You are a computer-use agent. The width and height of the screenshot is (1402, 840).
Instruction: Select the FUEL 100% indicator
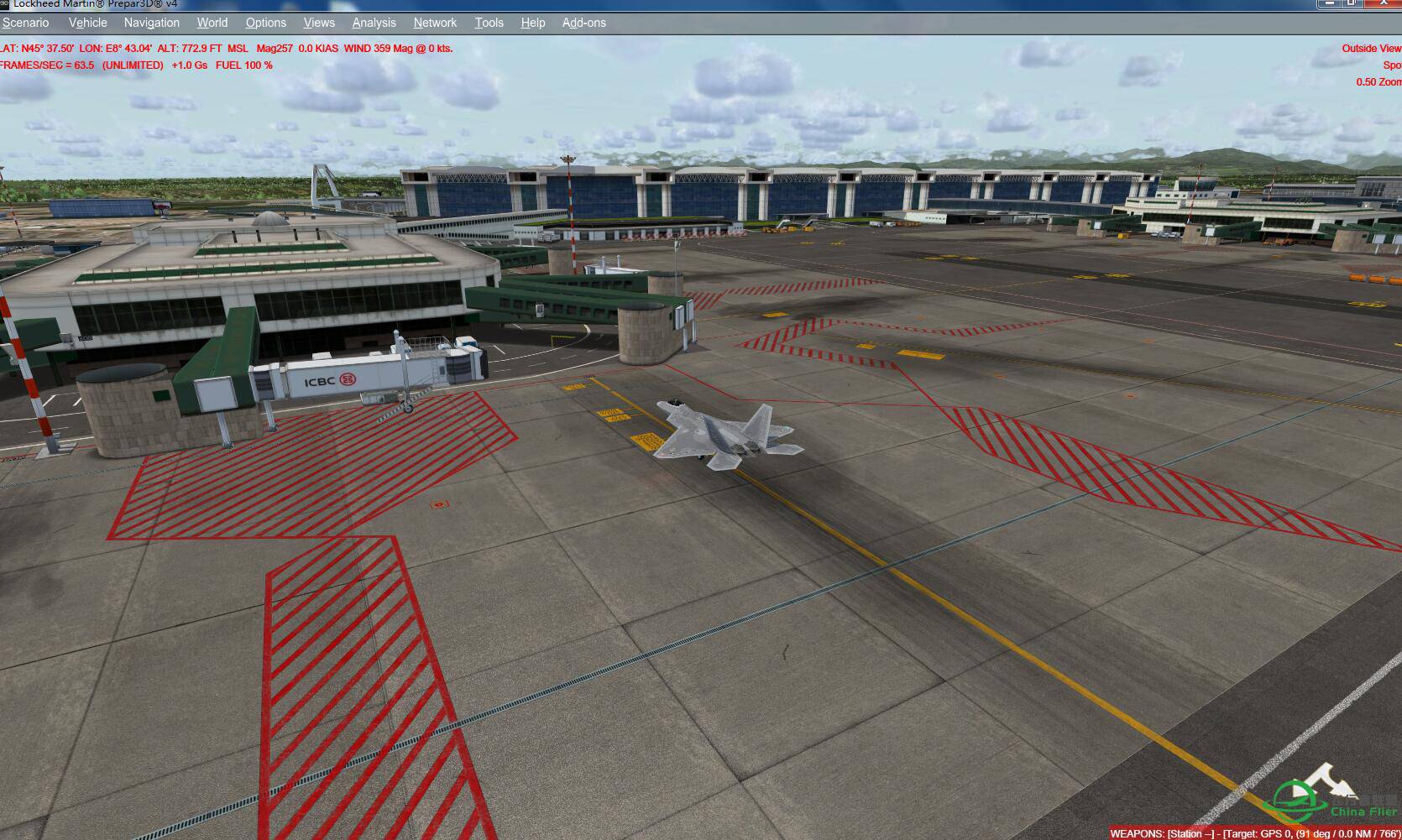click(247, 65)
